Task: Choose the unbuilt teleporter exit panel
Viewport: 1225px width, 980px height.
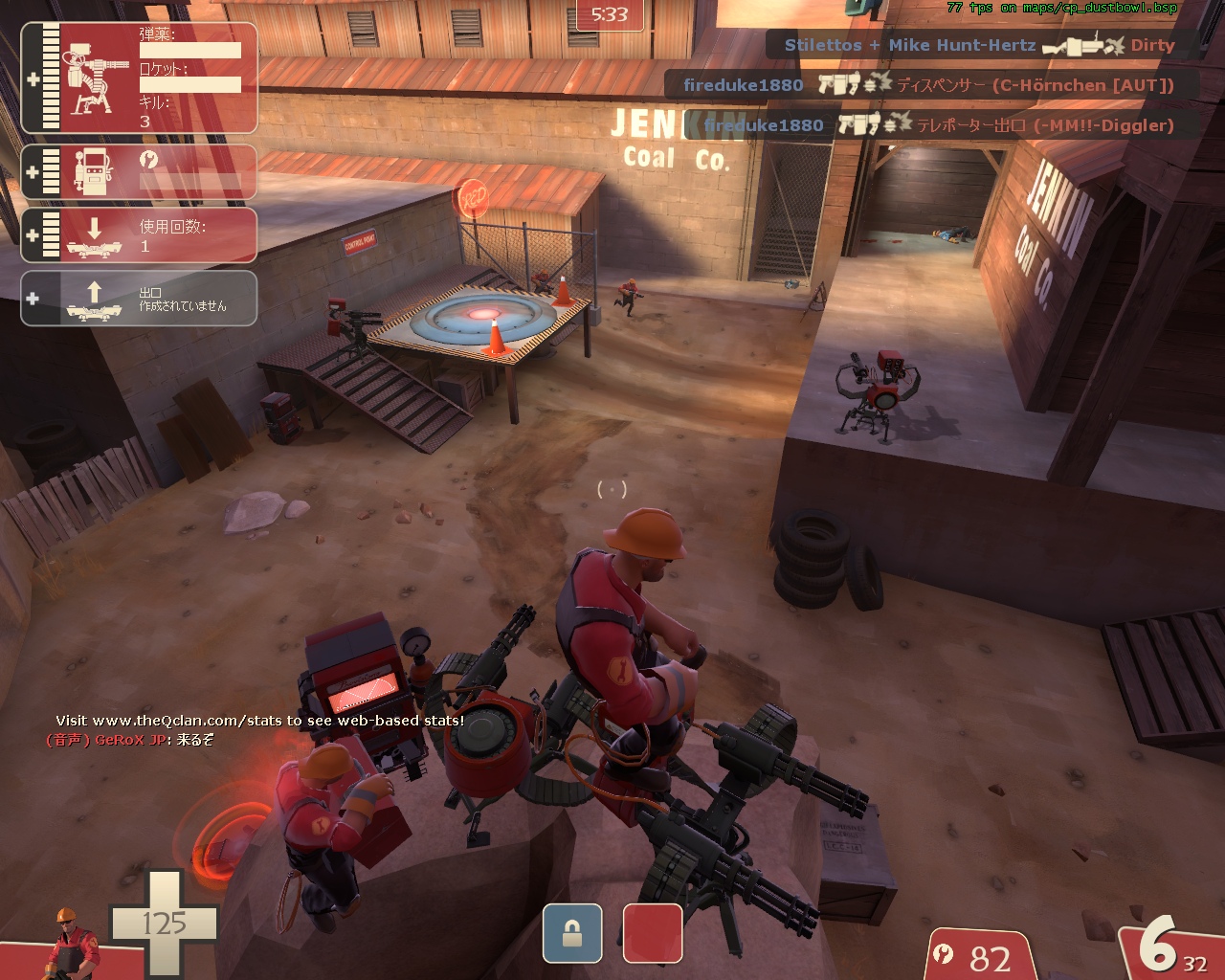Action: point(139,299)
